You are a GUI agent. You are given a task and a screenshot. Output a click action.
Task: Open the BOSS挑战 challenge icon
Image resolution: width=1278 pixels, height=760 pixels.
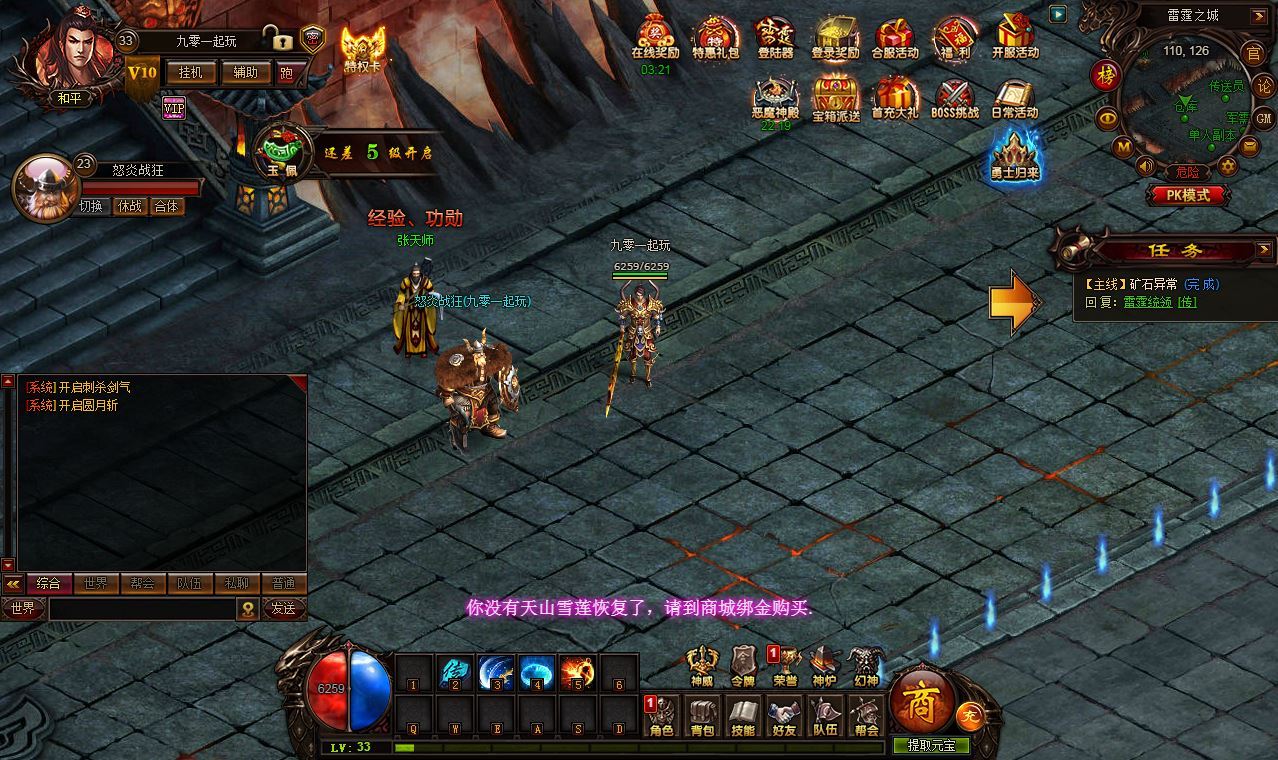click(955, 97)
